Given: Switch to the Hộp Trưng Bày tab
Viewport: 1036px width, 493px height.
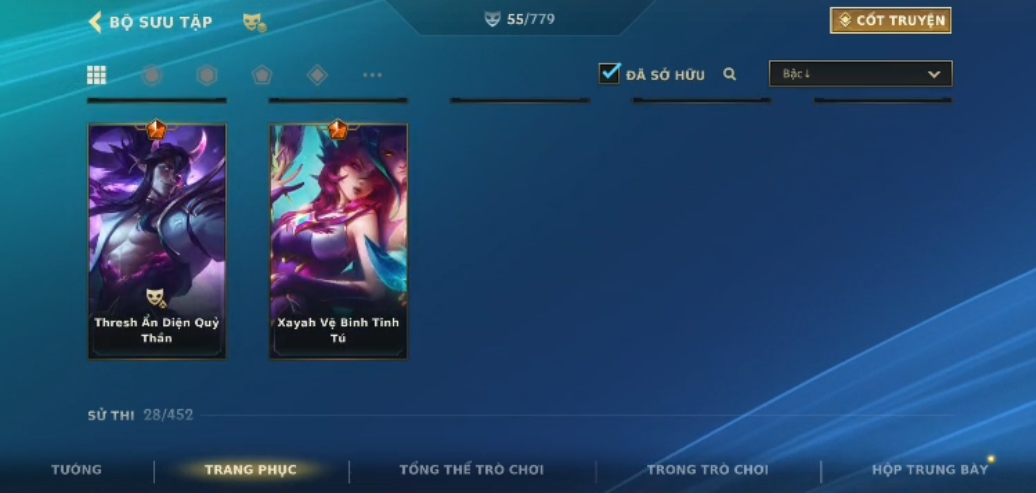Looking at the screenshot, I should (929, 470).
